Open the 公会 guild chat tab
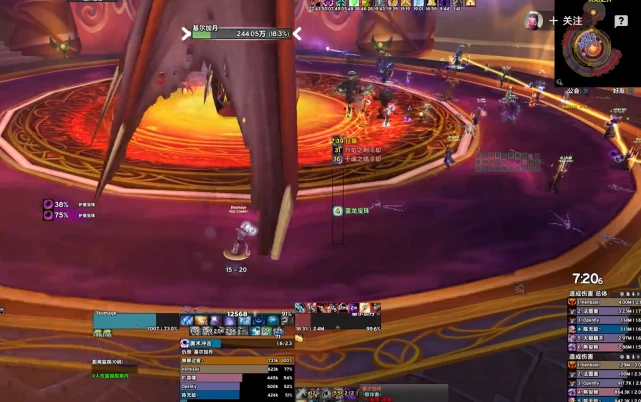The image size is (641, 402). tap(573, 90)
